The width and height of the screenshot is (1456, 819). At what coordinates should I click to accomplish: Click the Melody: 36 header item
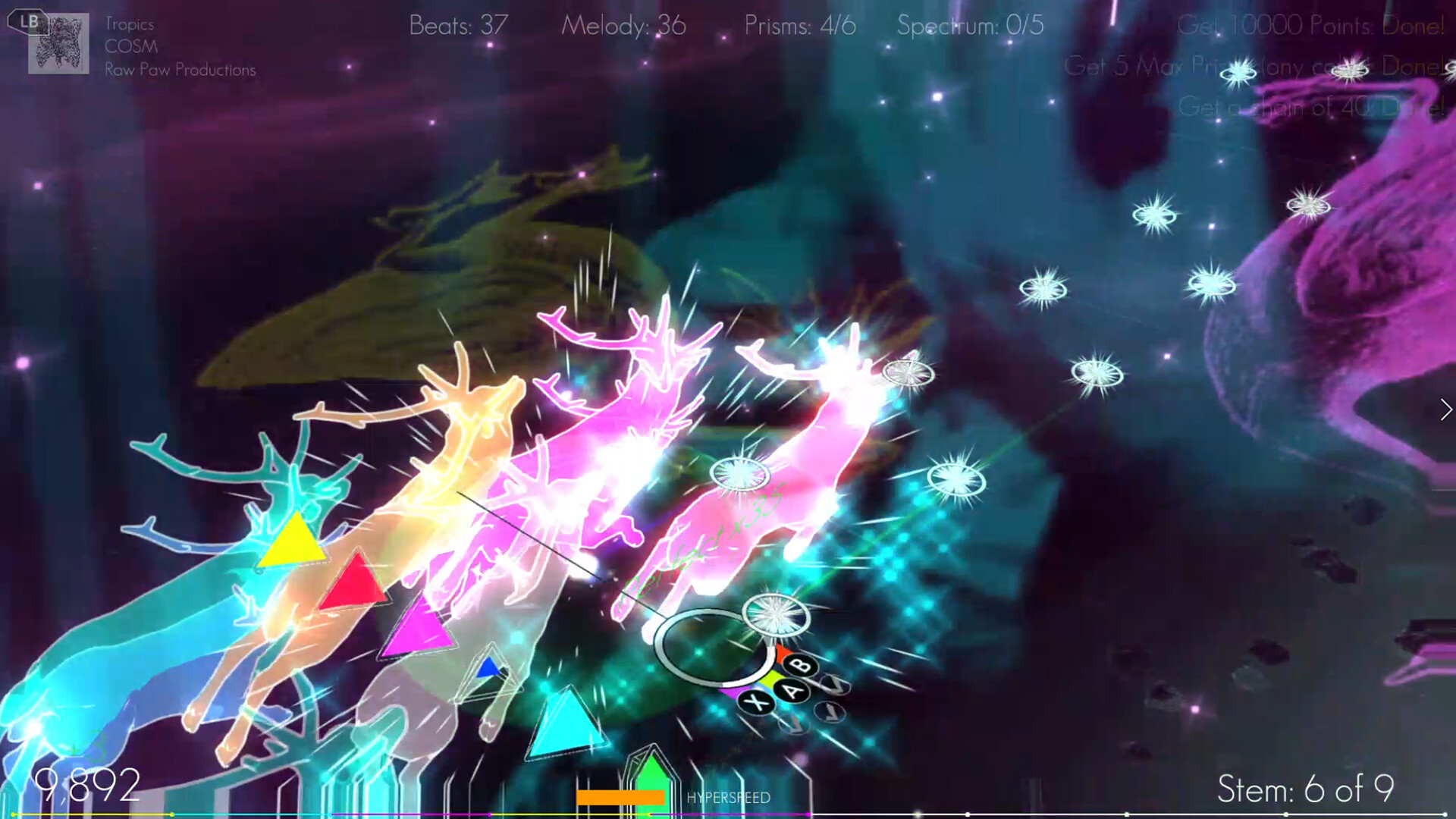click(x=623, y=26)
